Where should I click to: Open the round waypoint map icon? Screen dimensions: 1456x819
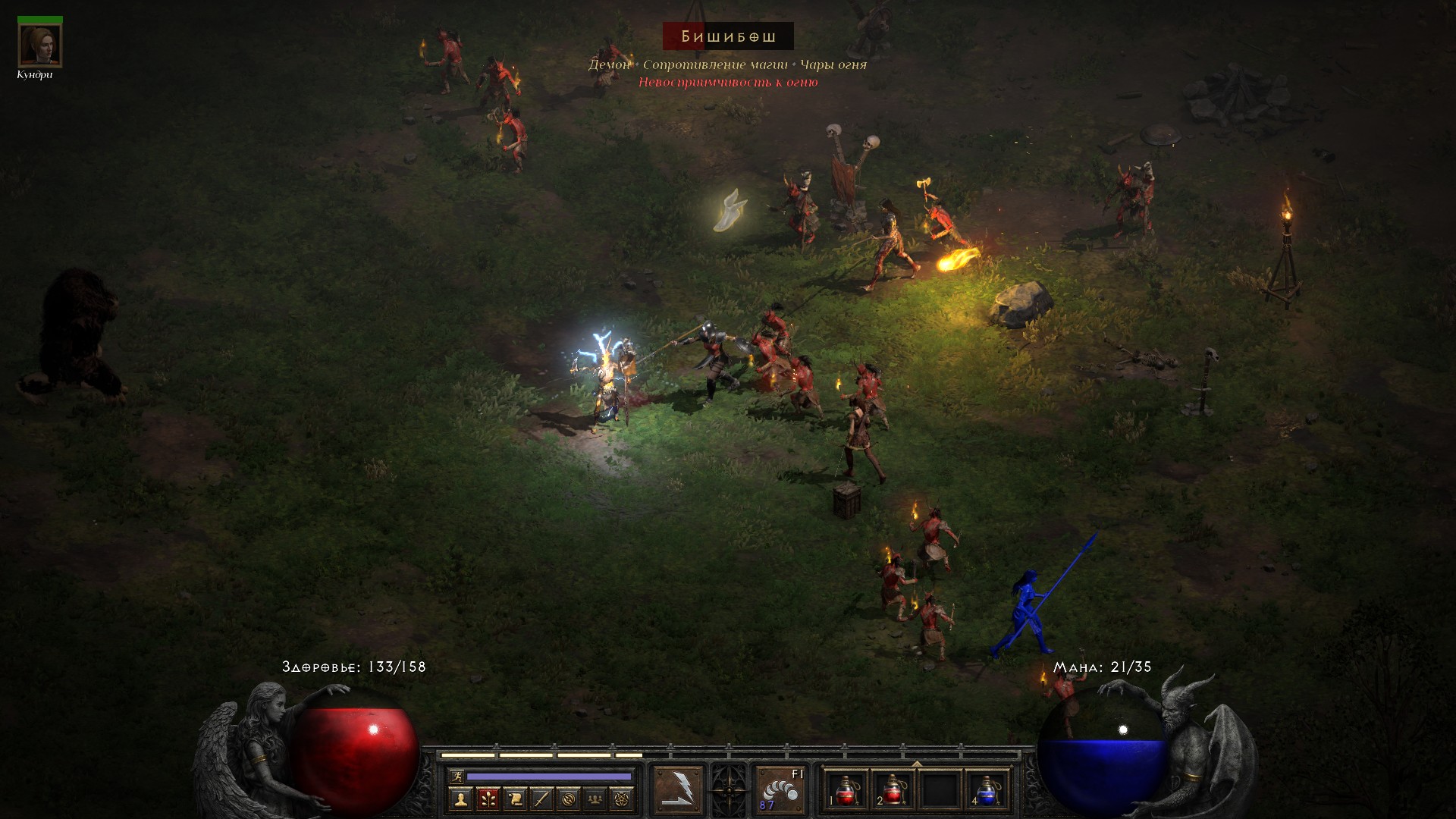coord(569,799)
